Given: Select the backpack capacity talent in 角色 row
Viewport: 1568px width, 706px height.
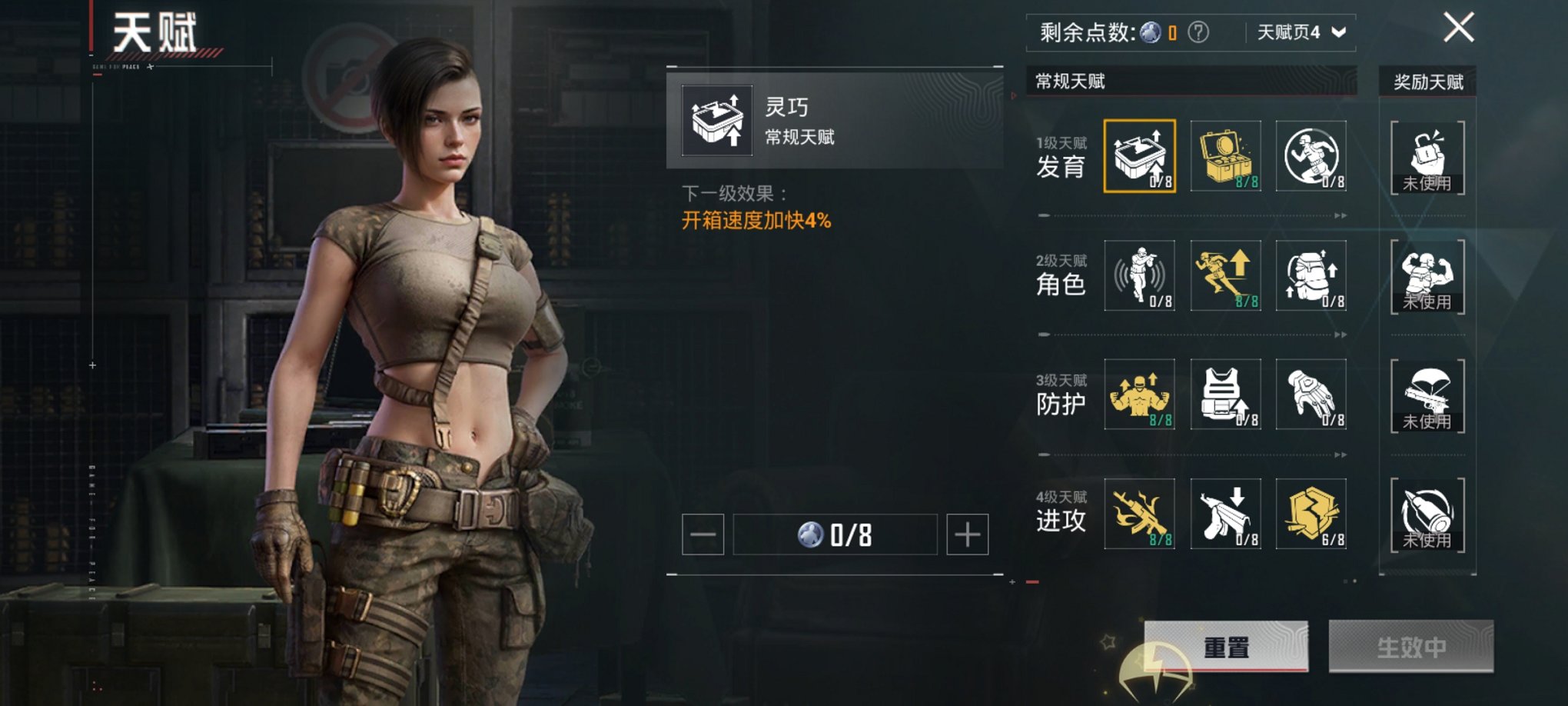Looking at the screenshot, I should pyautogui.click(x=1311, y=277).
